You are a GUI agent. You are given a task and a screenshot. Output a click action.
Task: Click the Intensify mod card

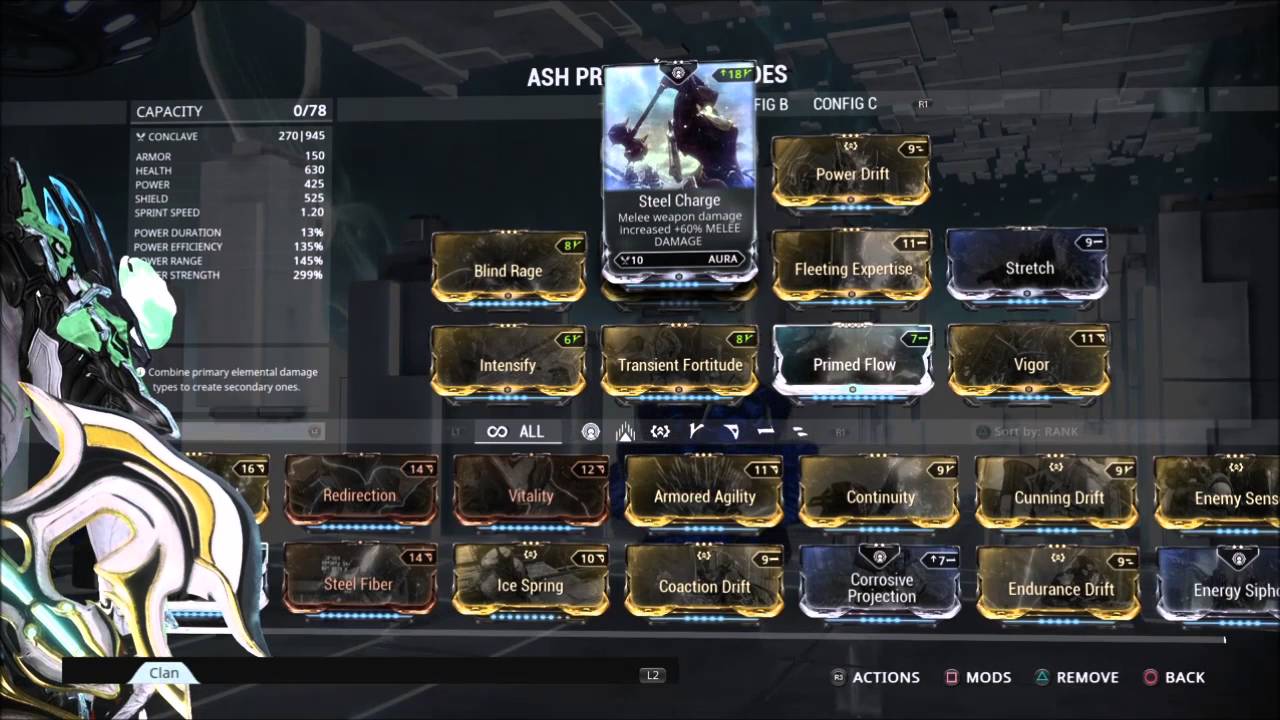click(x=508, y=364)
